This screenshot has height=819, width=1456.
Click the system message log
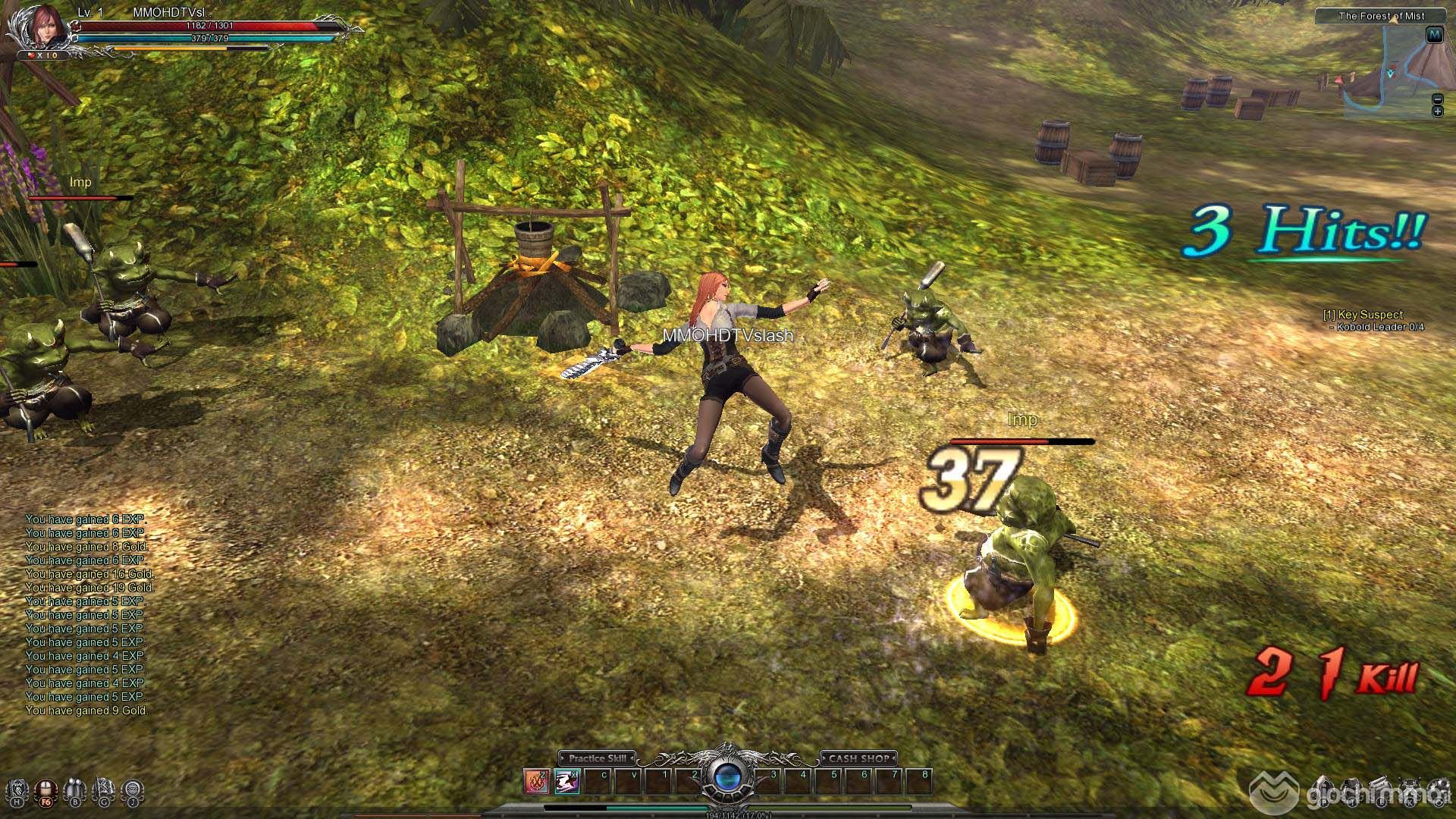point(86,615)
